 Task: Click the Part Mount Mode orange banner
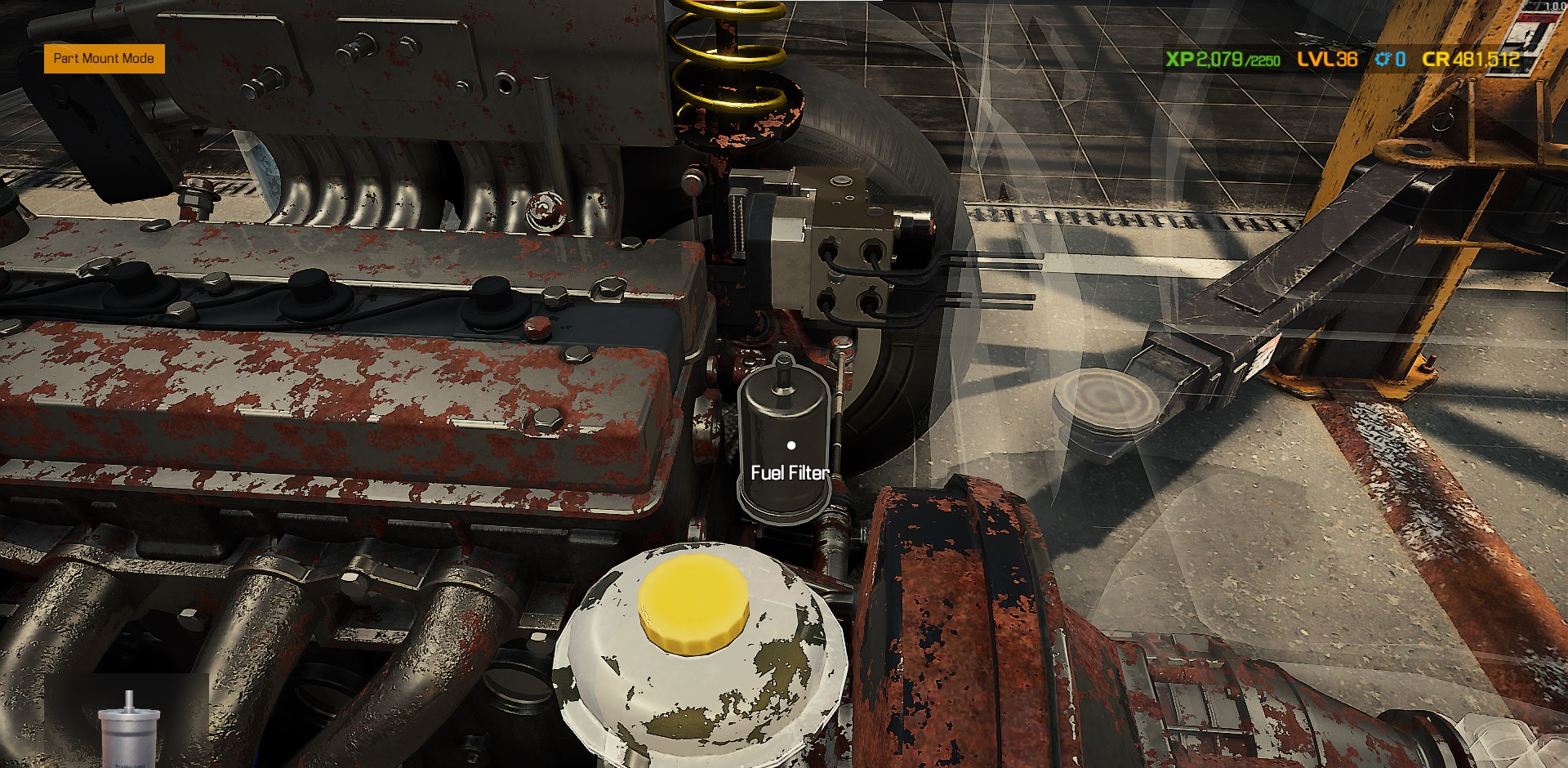click(x=104, y=58)
